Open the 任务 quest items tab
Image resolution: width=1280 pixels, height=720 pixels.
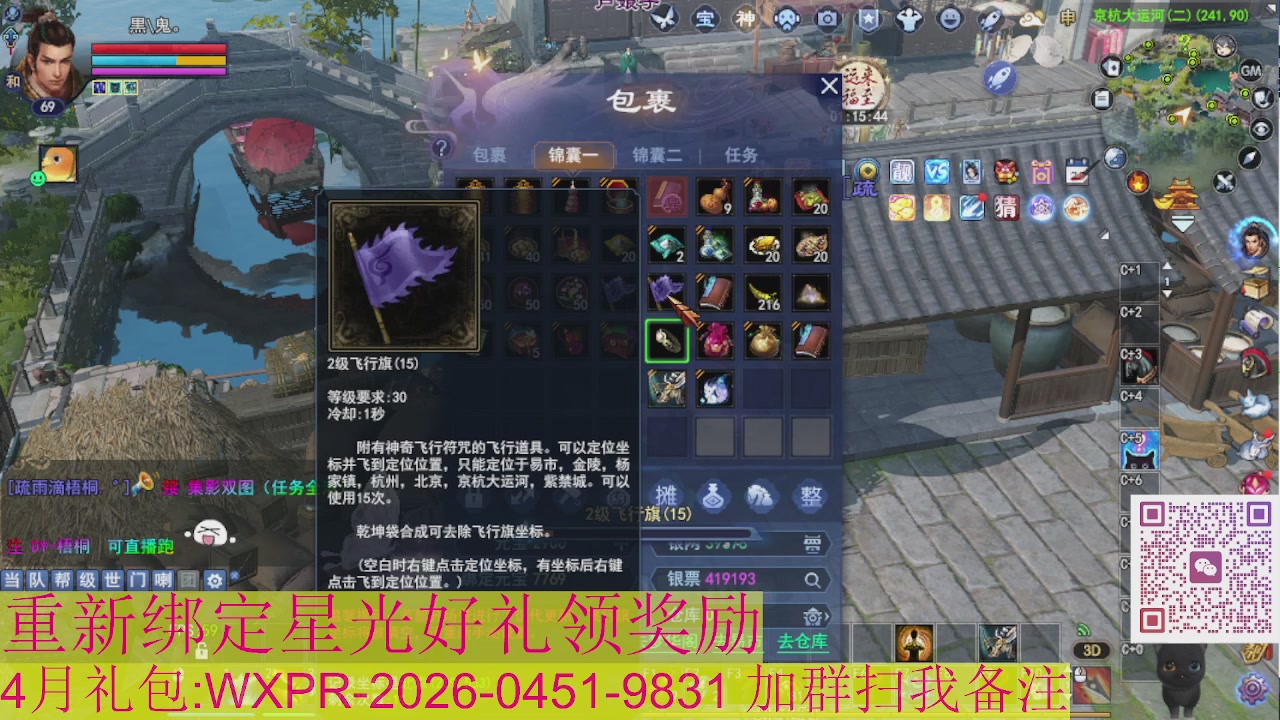pos(741,153)
